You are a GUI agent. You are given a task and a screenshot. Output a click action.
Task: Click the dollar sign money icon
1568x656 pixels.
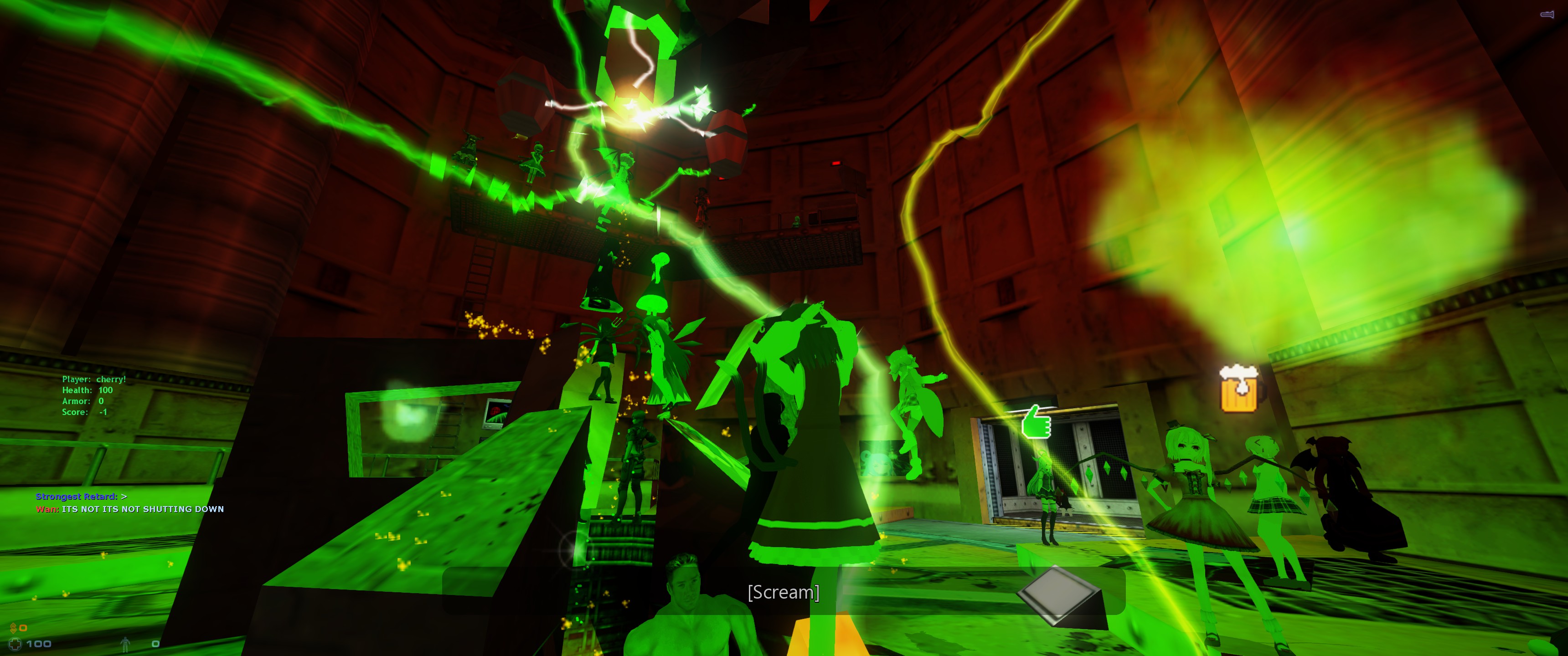[x=13, y=627]
